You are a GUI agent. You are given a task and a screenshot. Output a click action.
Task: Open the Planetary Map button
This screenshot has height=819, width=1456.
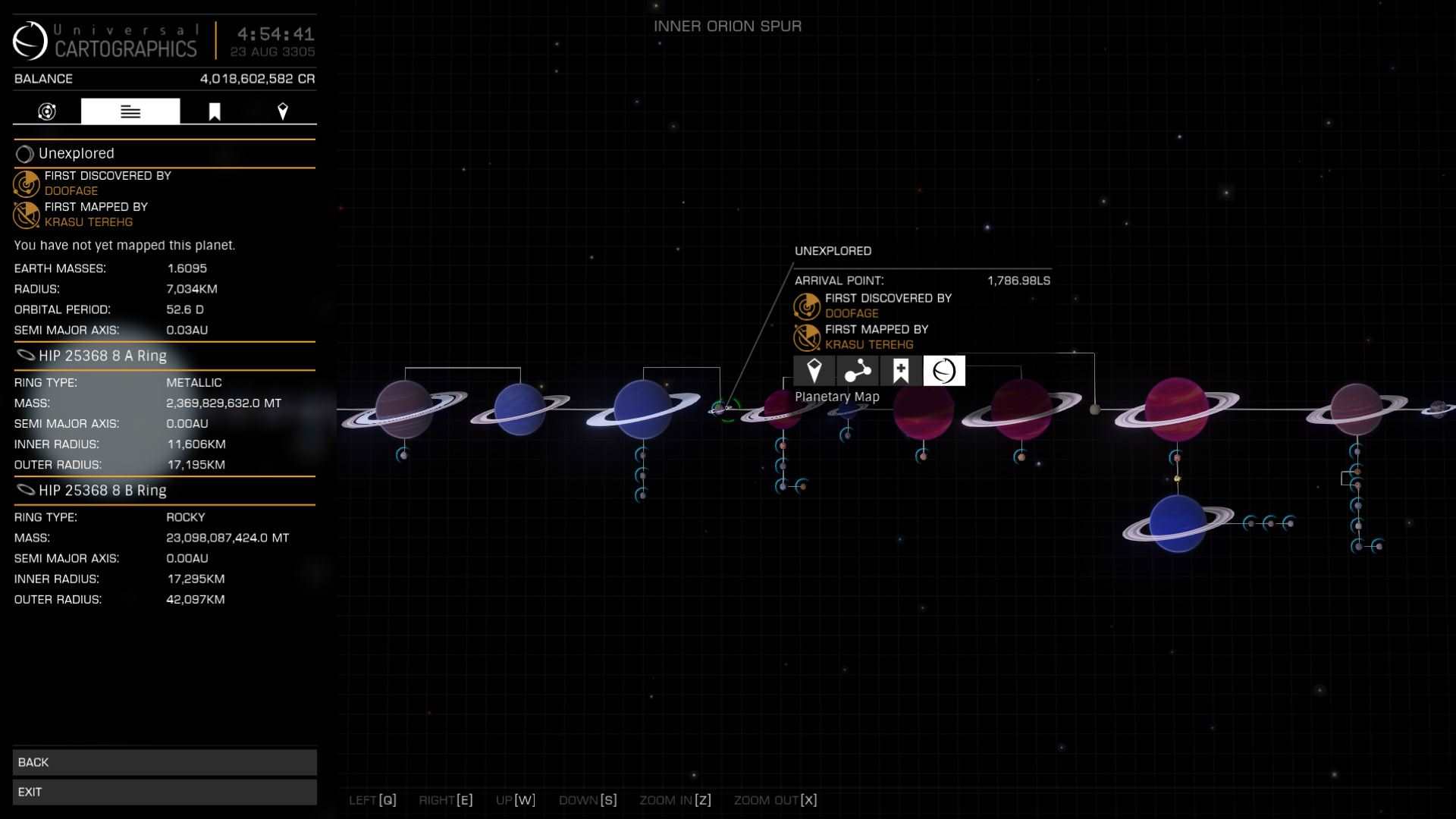pos(943,371)
